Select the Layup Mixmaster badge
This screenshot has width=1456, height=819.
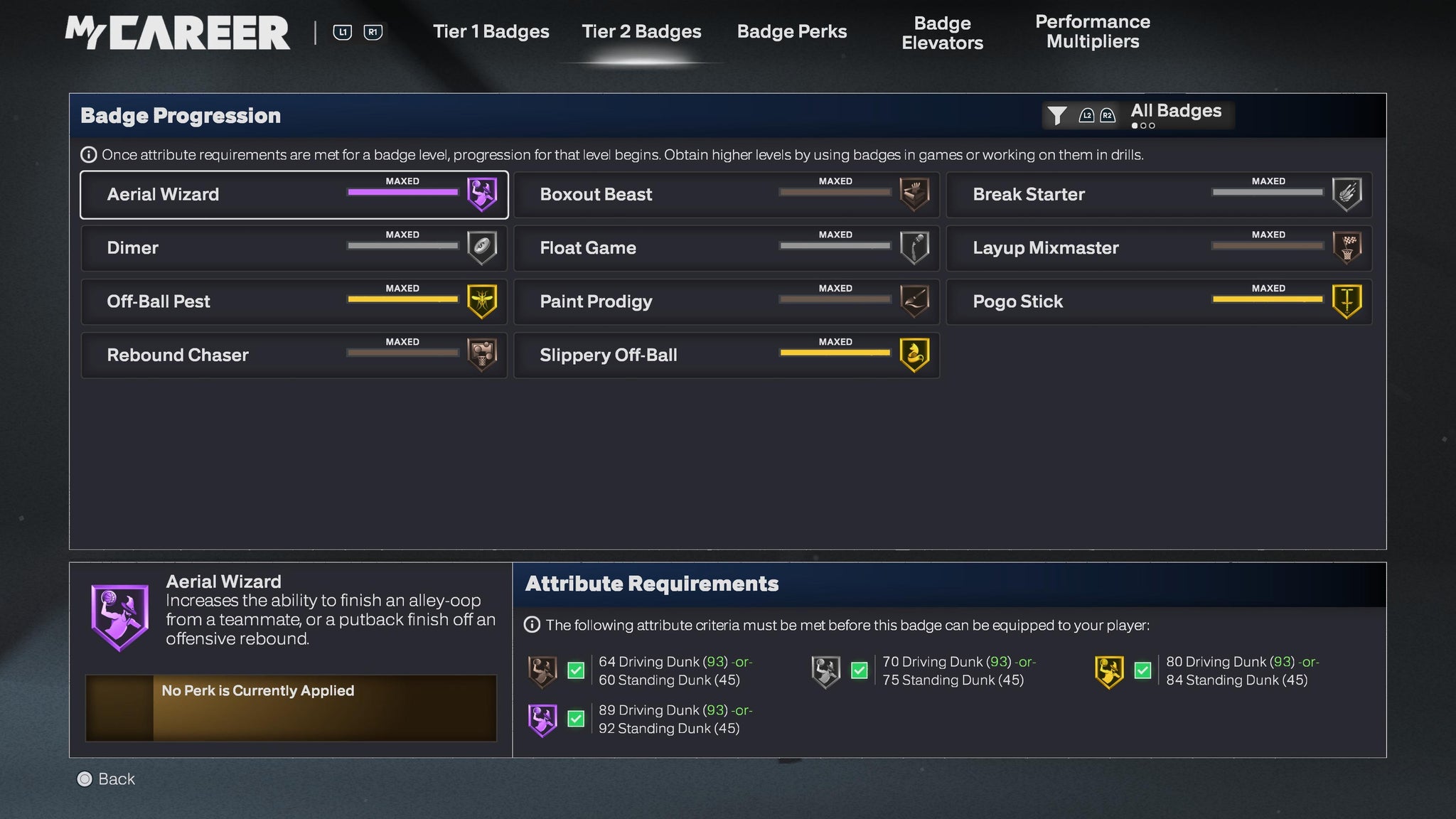pyautogui.click(x=1158, y=248)
